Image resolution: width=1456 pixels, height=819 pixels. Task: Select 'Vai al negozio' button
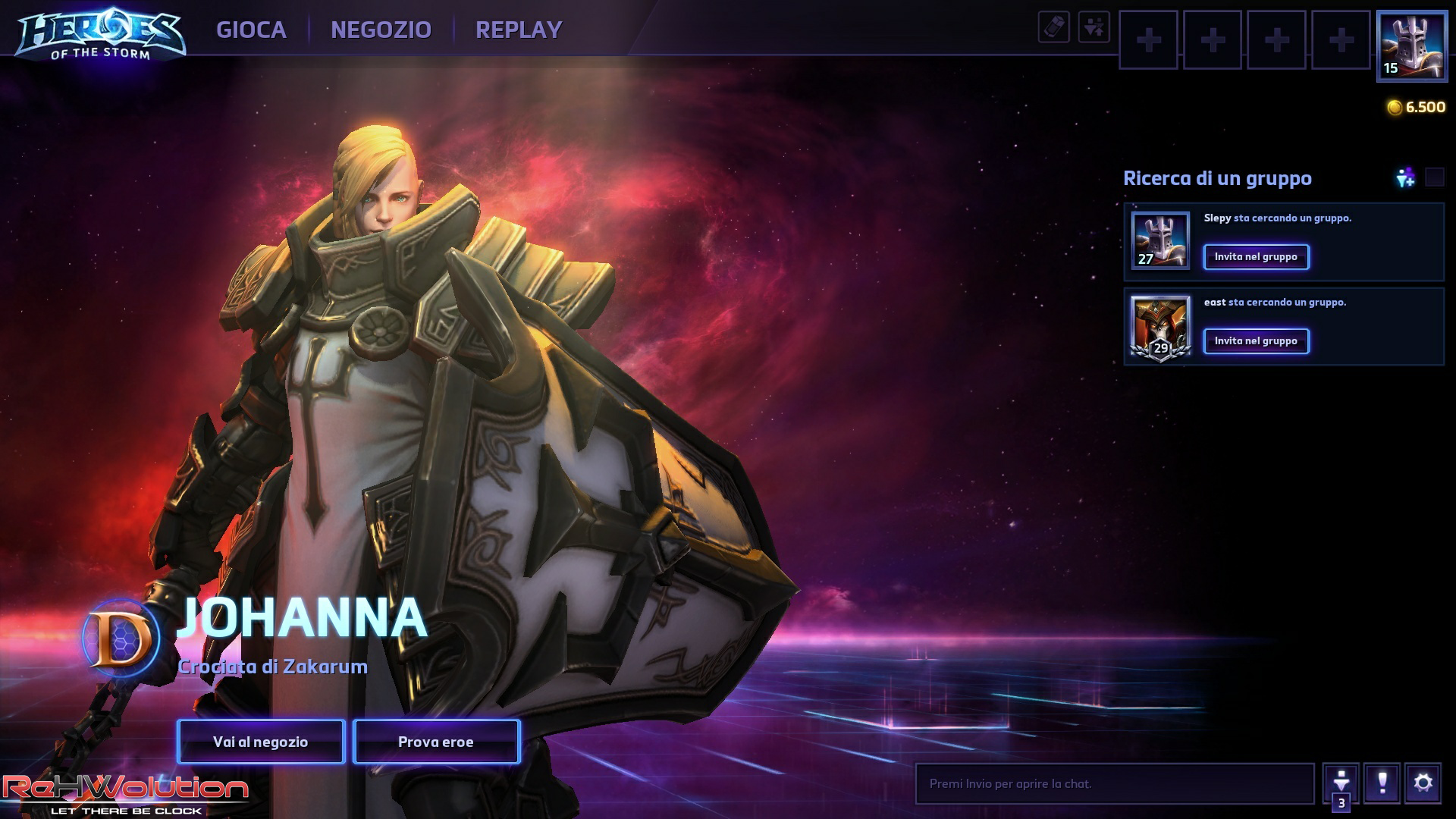point(261,742)
